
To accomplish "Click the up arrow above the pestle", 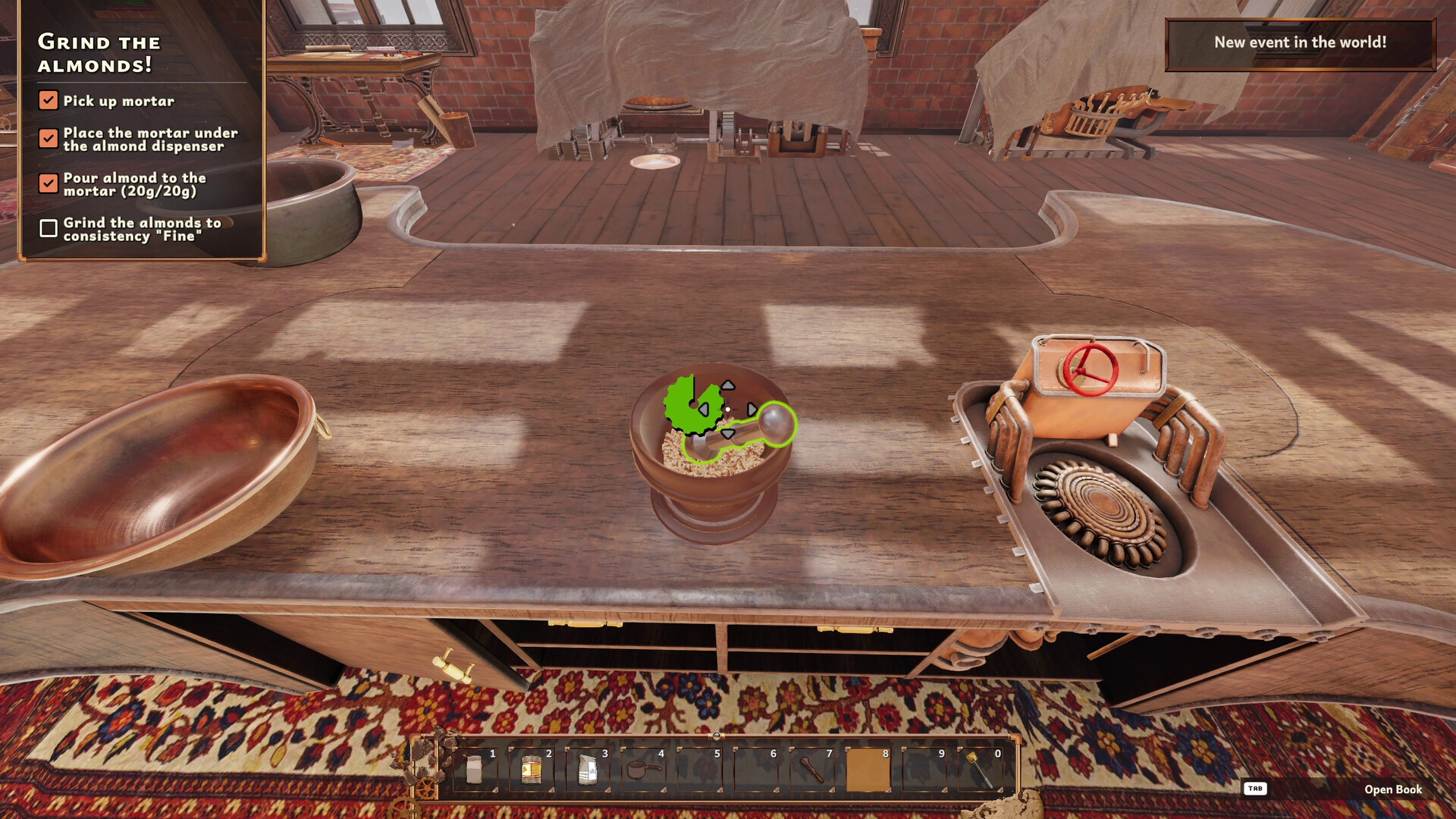I will click(x=729, y=385).
